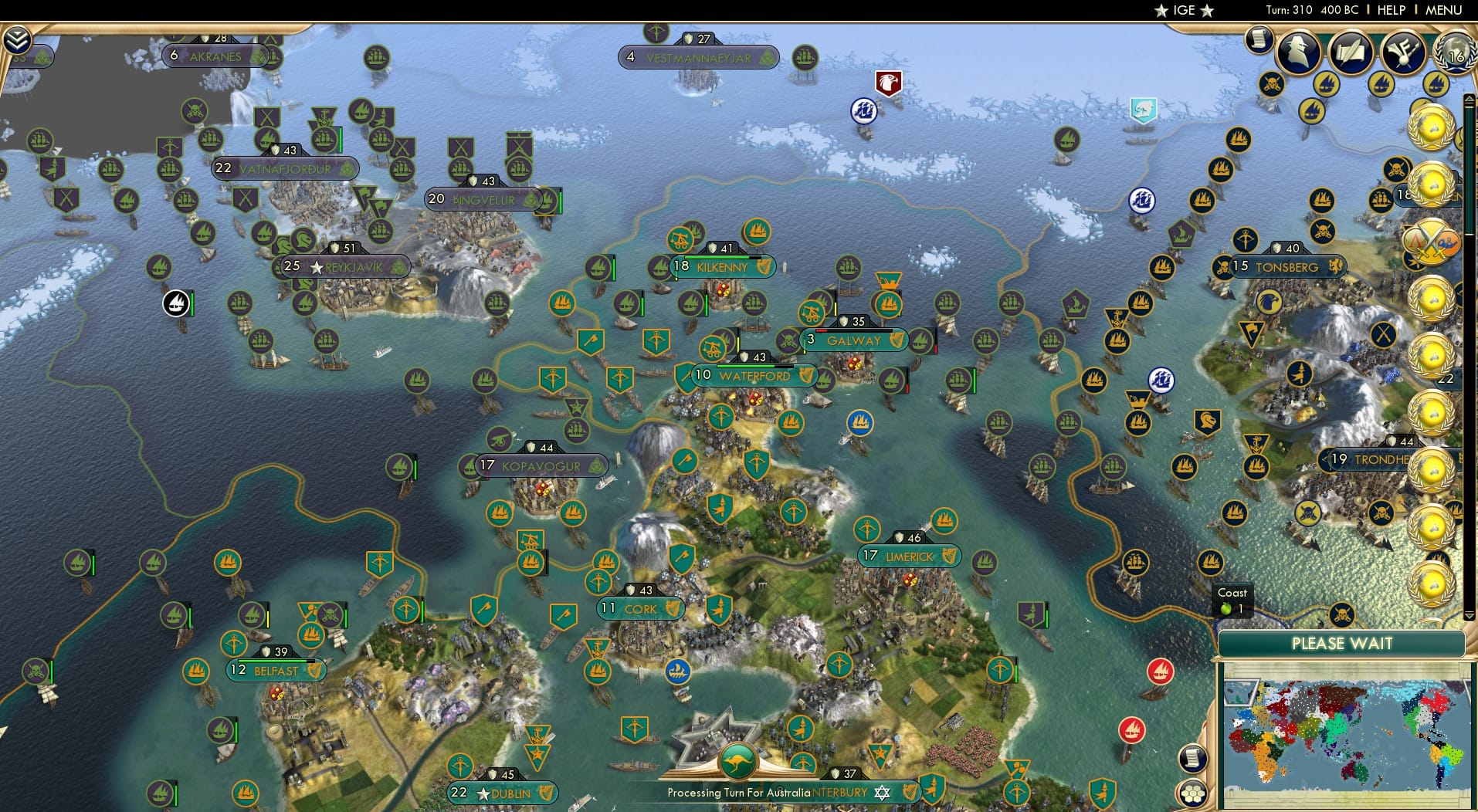Click the IGE item in the top bar

point(1182,11)
